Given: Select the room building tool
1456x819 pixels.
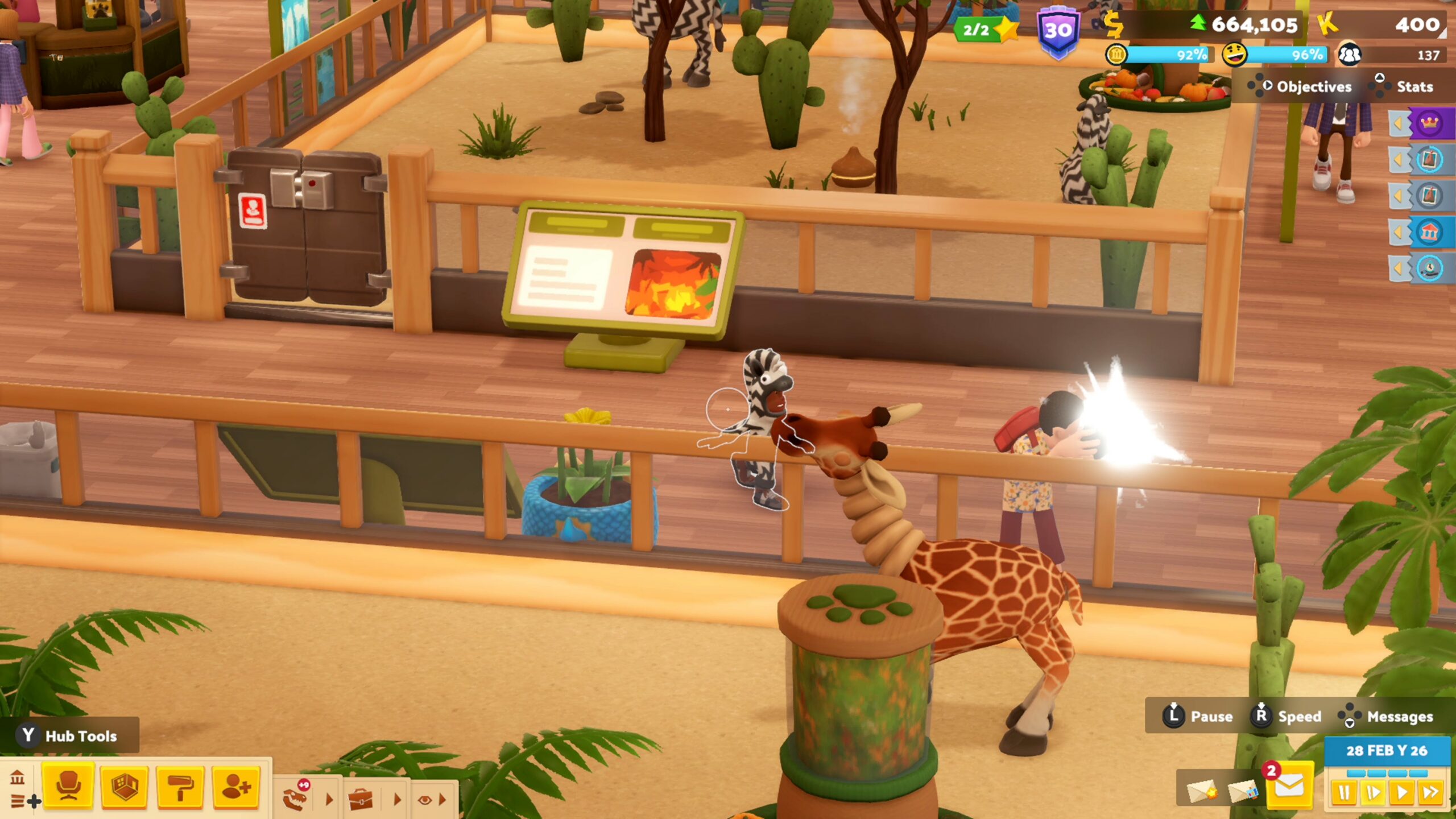Looking at the screenshot, I should pos(125,787).
